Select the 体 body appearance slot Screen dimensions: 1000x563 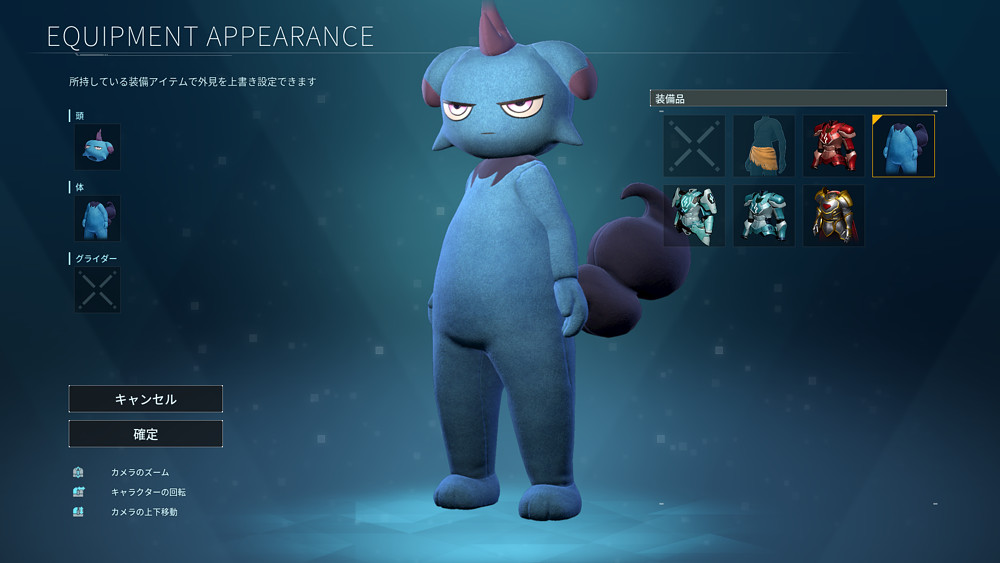coord(97,218)
